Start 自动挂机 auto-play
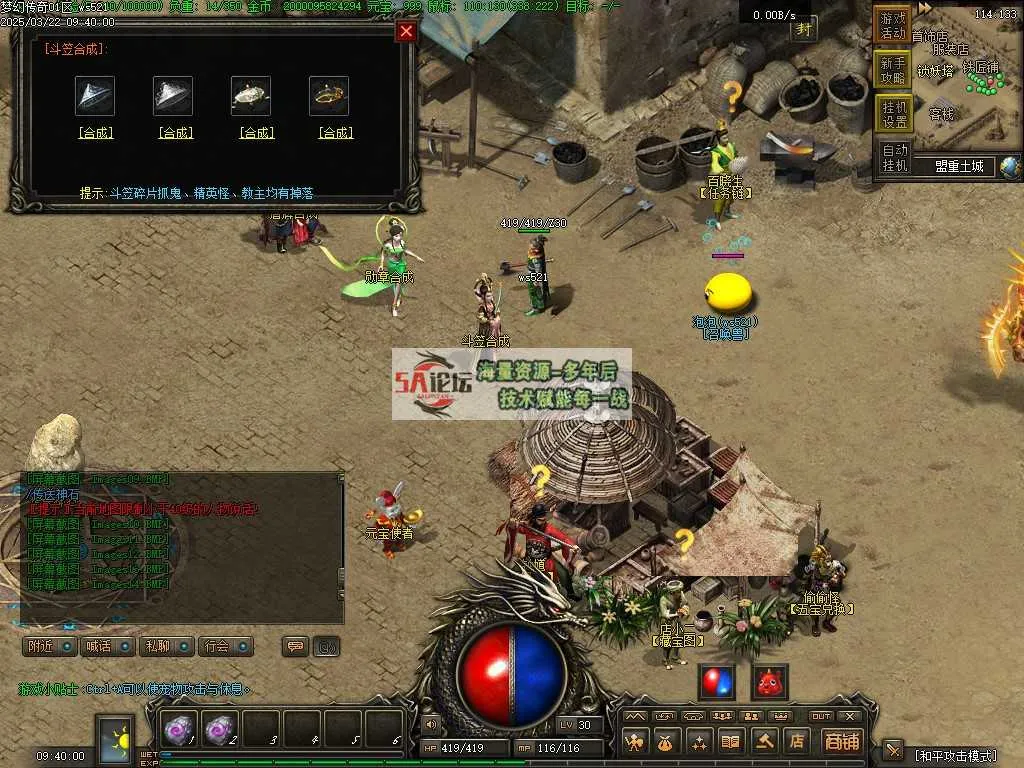 (893, 158)
